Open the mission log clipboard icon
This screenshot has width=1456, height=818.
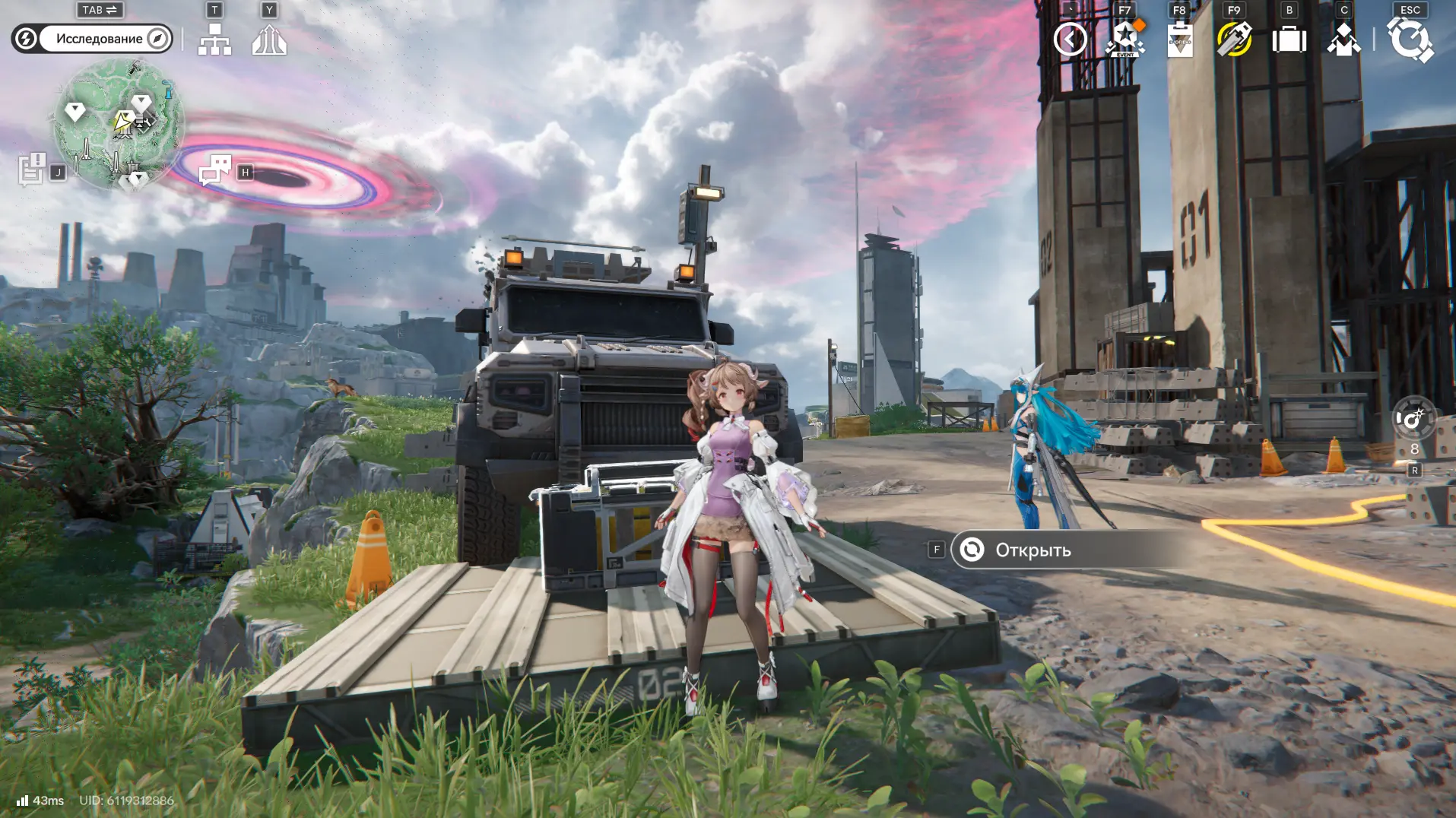[32, 169]
